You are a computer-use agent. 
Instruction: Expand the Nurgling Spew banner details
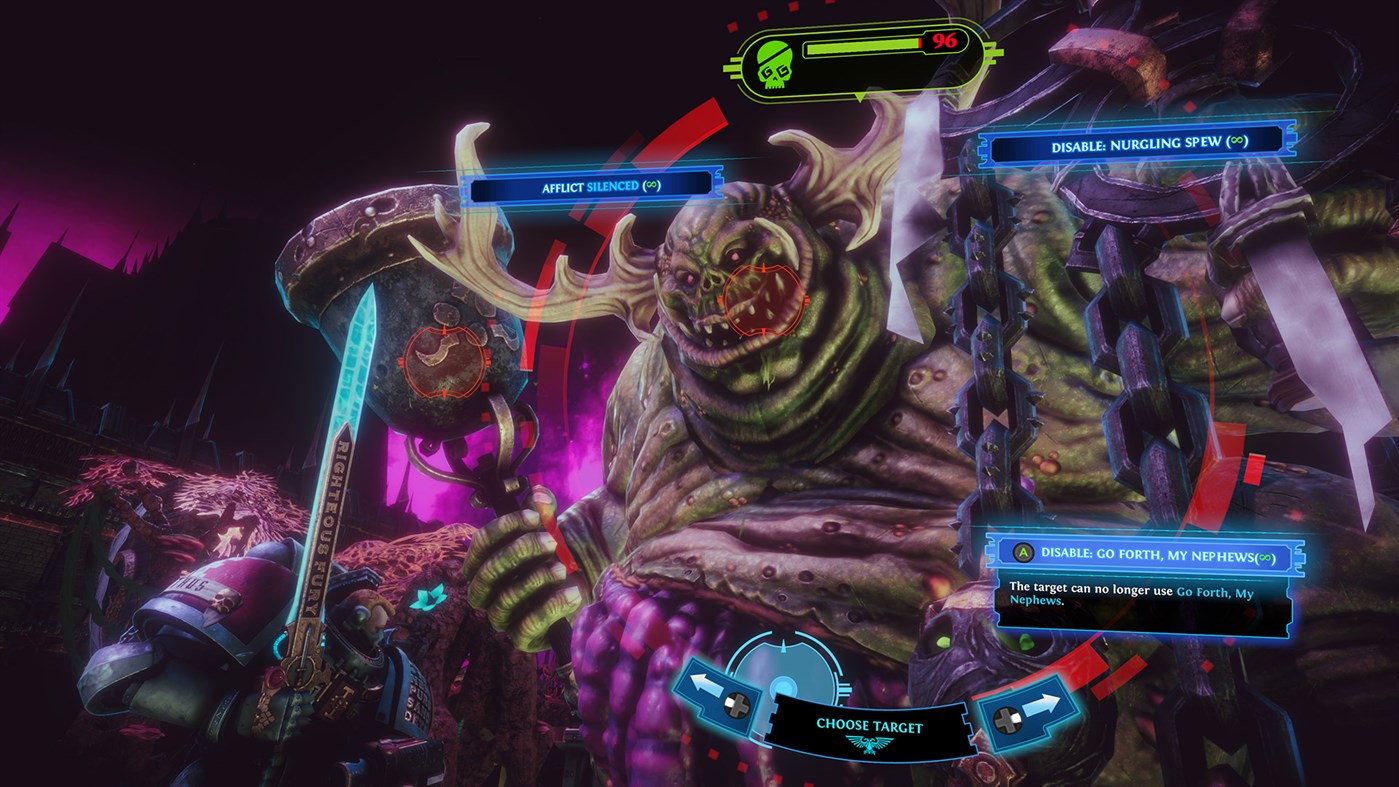tap(1137, 143)
